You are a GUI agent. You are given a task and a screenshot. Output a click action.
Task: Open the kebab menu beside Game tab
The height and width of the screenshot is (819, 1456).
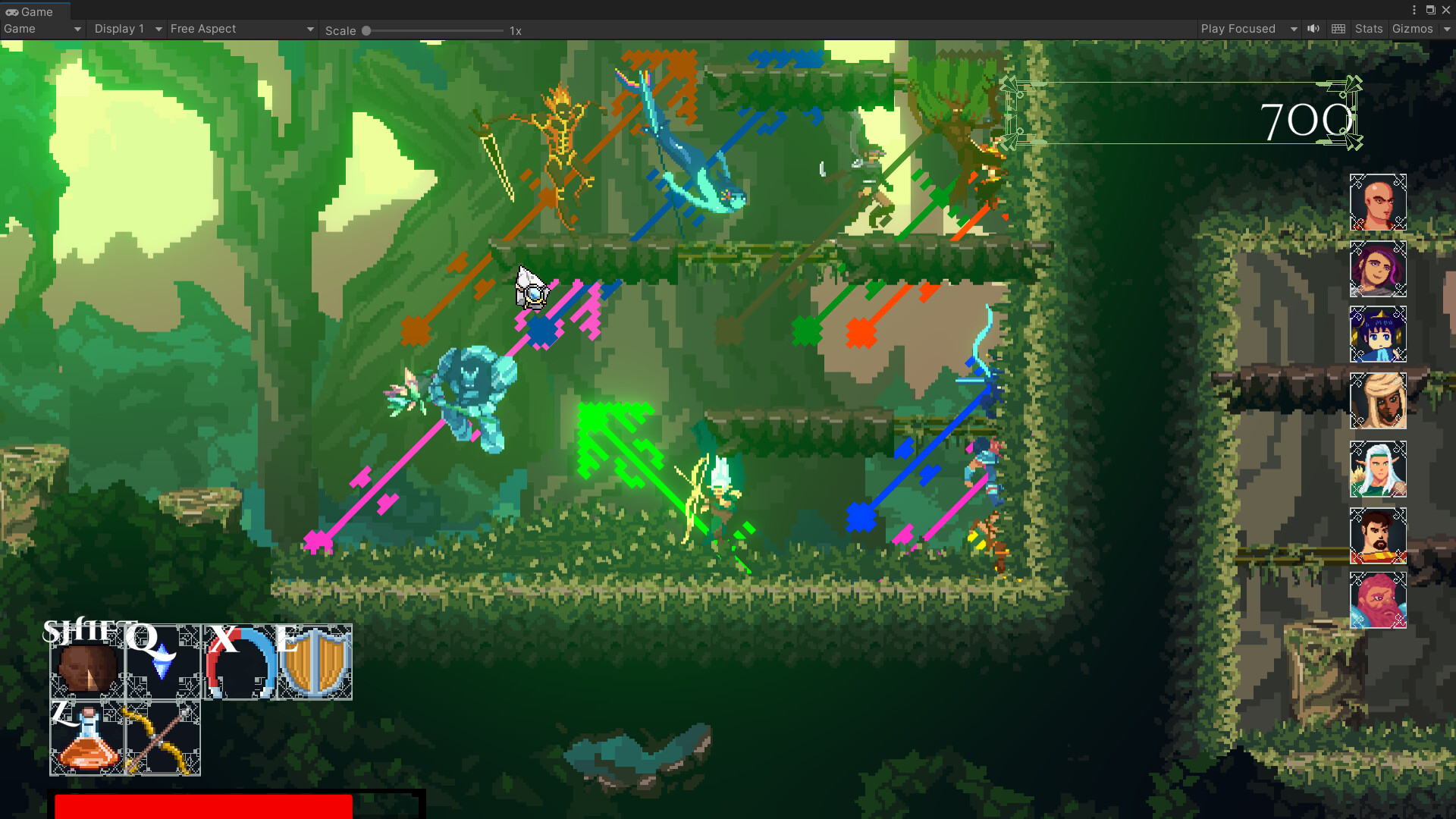point(1415,10)
